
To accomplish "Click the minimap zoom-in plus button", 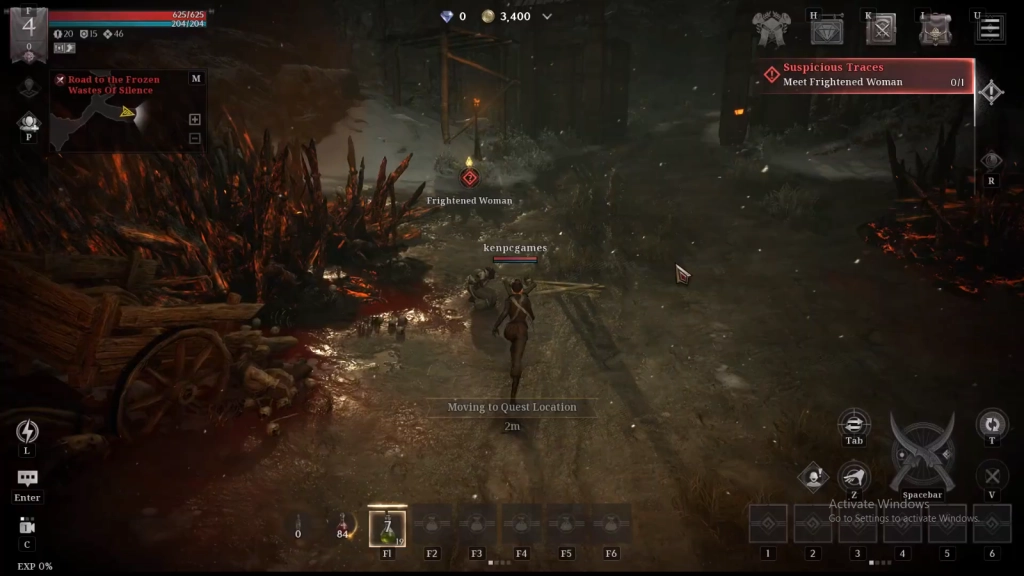I will pyautogui.click(x=194, y=119).
